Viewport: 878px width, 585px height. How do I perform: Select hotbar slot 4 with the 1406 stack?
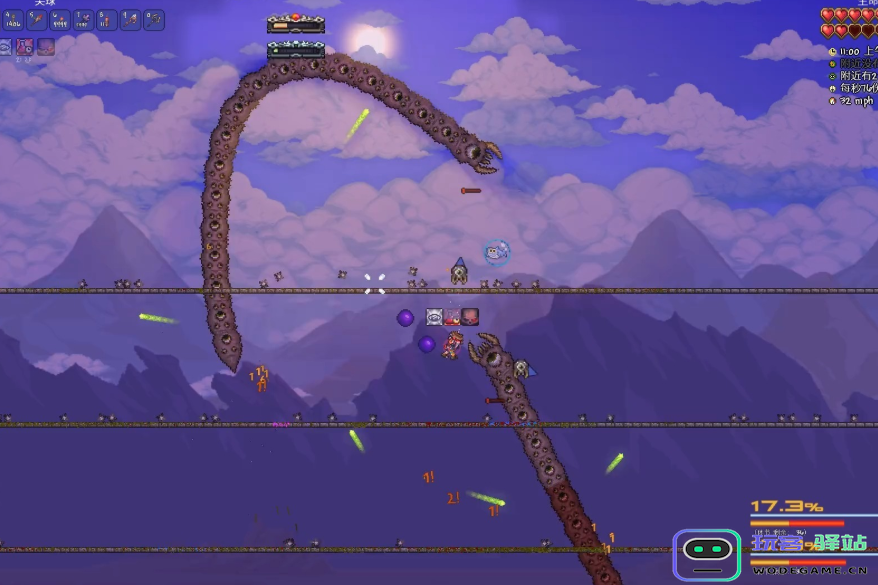(x=12, y=20)
